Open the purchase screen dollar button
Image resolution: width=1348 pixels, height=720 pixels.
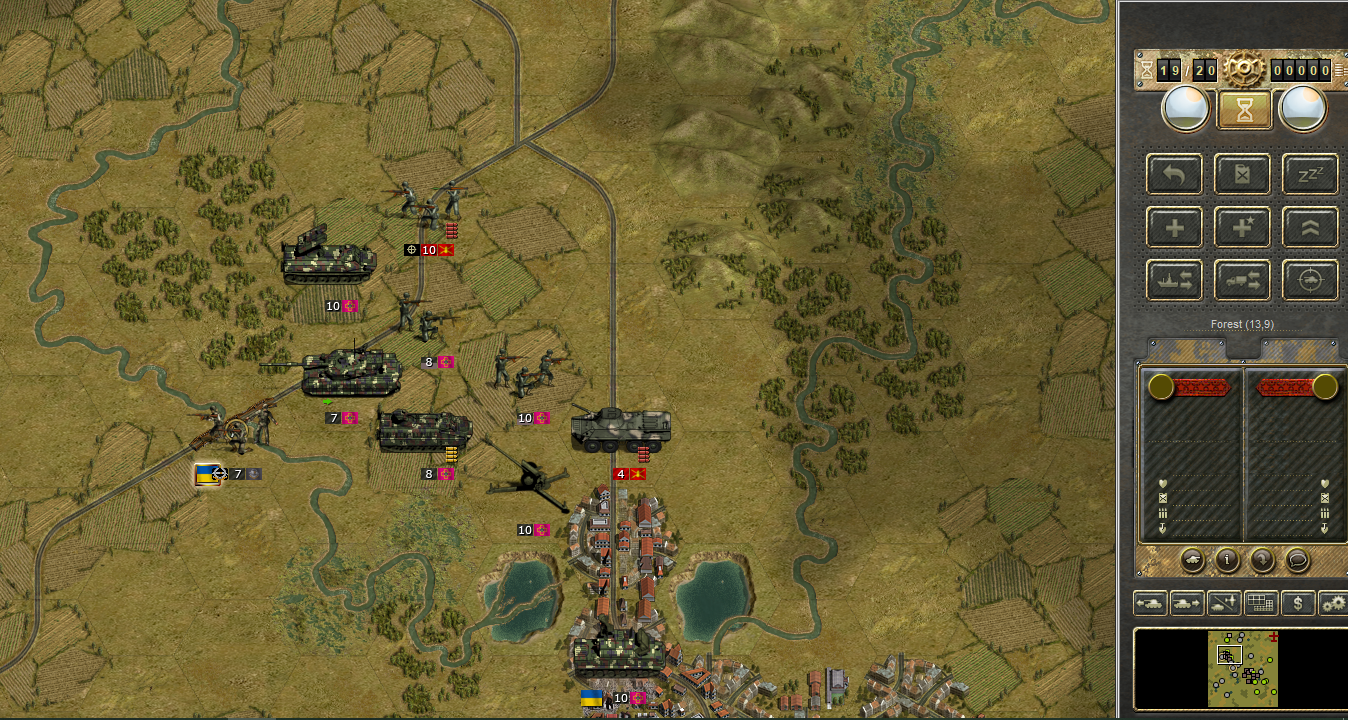click(1298, 604)
